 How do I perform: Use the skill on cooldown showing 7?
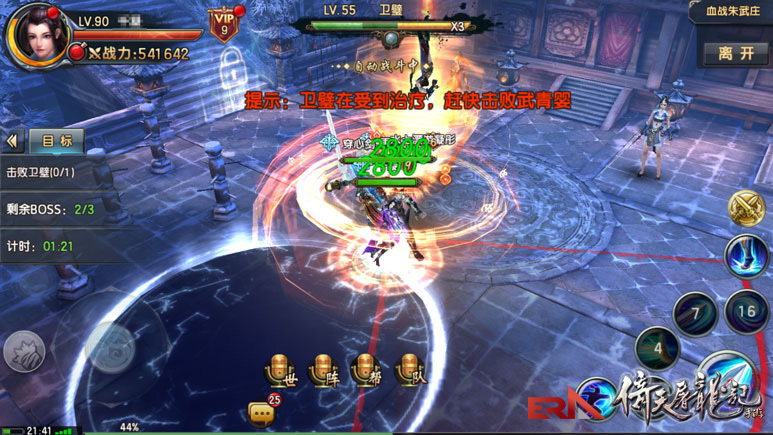point(694,314)
